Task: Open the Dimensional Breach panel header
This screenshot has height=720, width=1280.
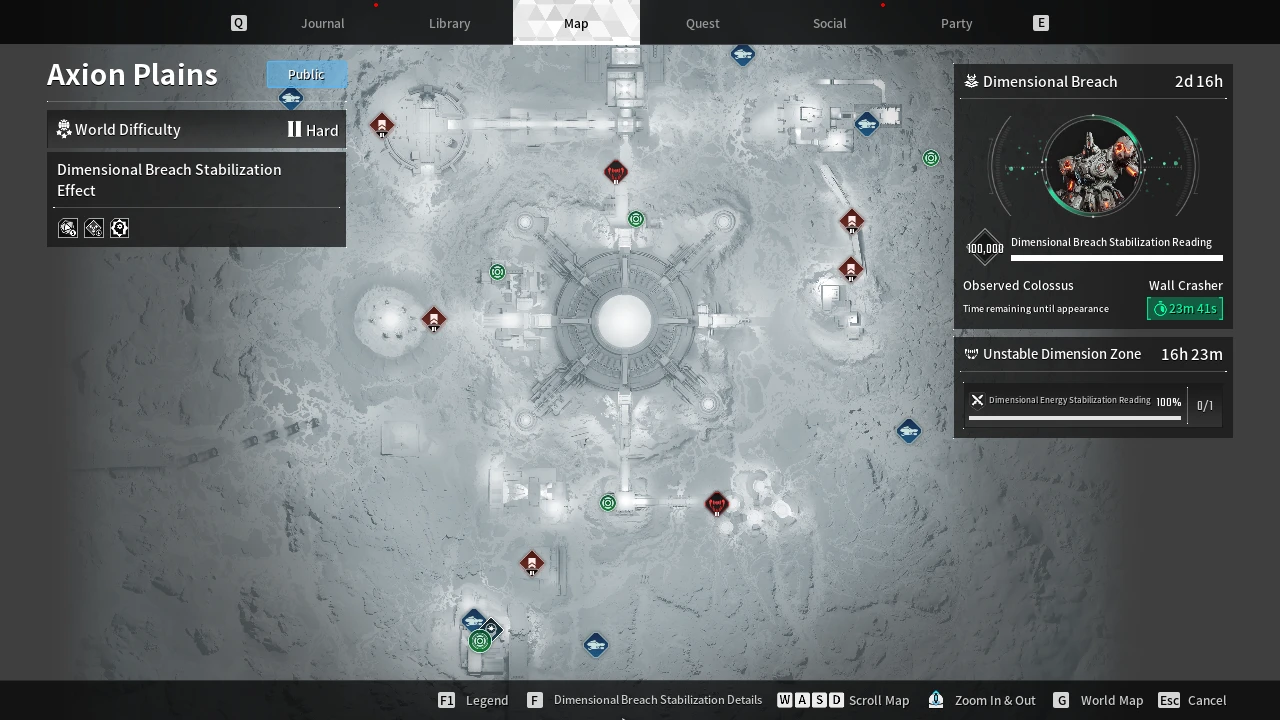Action: (1092, 82)
